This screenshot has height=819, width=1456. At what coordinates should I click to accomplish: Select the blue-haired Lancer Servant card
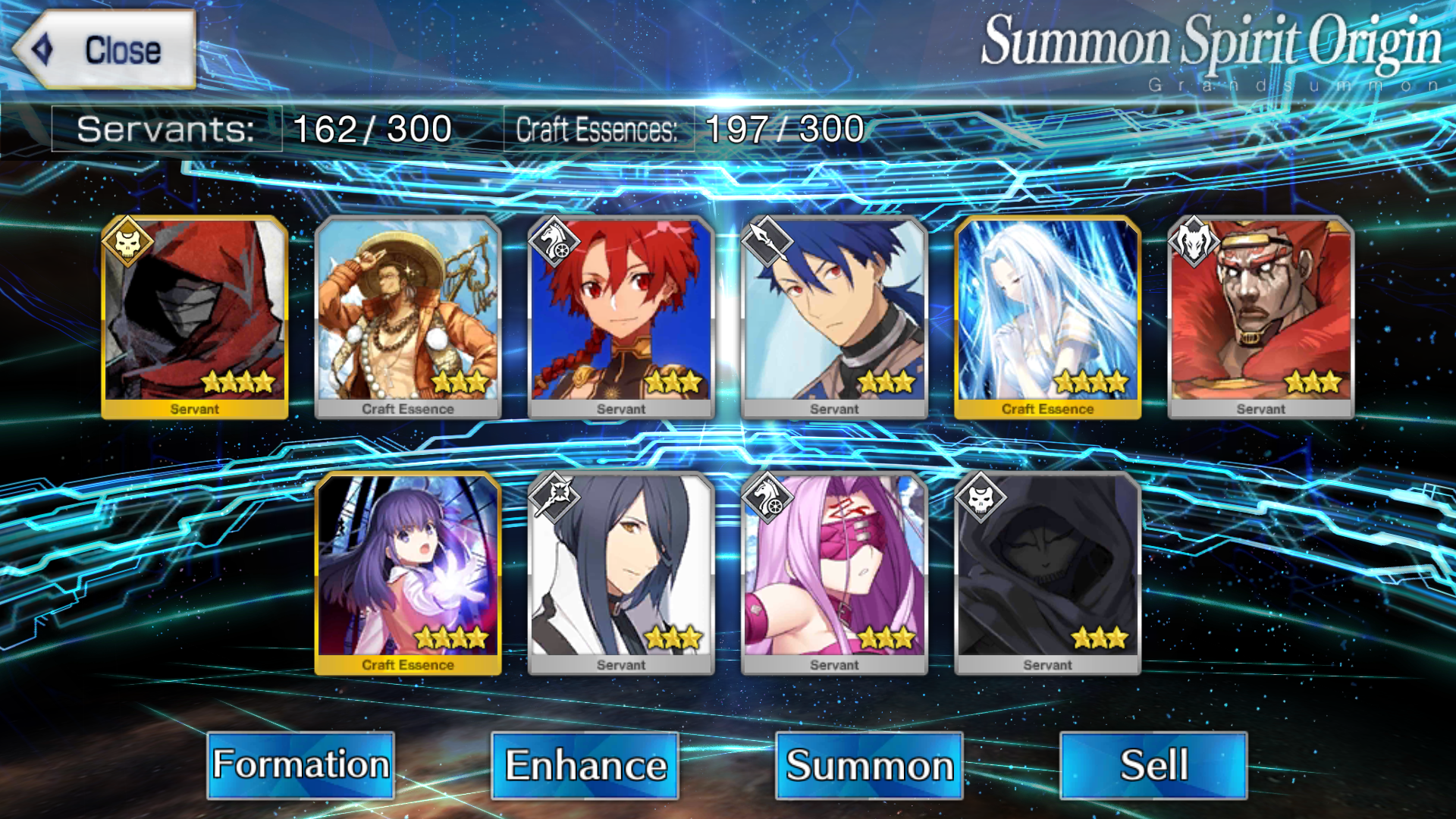[x=834, y=317]
